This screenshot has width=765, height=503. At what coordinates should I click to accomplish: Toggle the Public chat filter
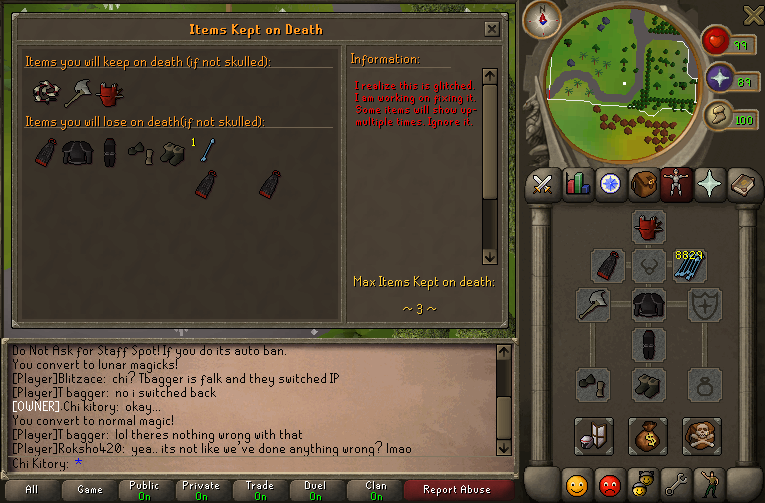coord(144,489)
